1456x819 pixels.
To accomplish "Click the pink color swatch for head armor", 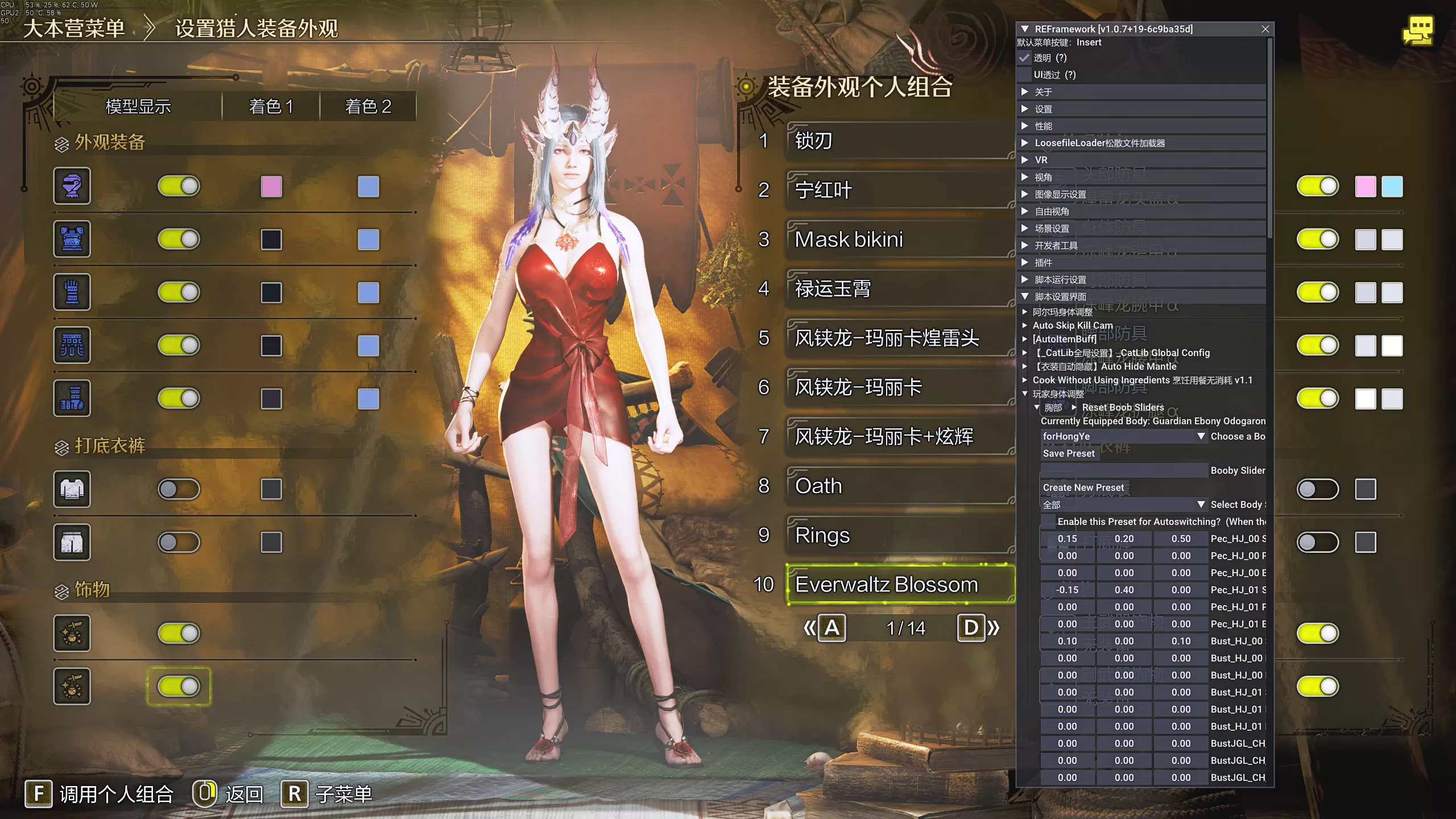I will coord(272,186).
